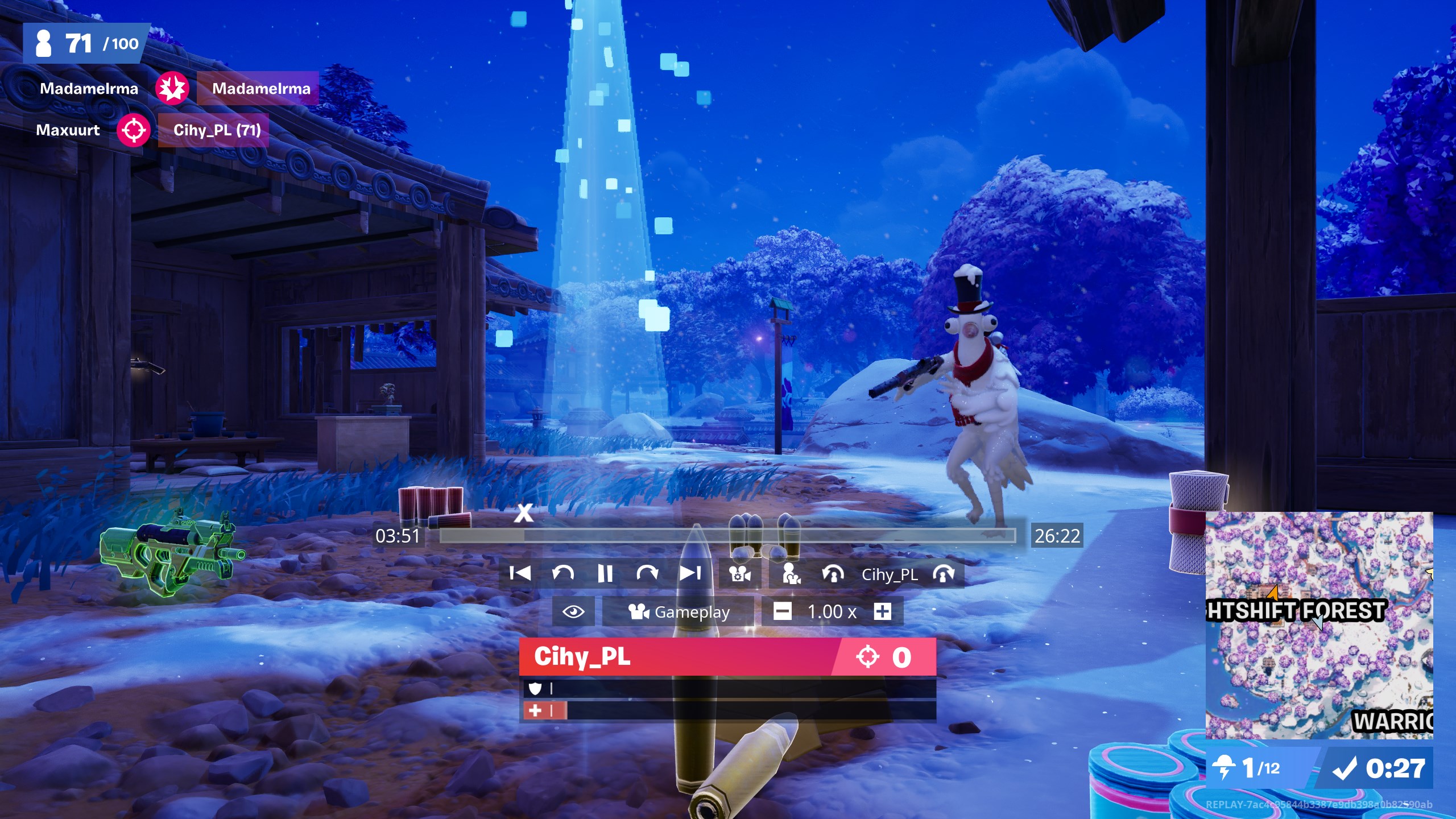The height and width of the screenshot is (819, 1456).
Task: Jump to the X elimination marker on timeline
Action: click(524, 513)
